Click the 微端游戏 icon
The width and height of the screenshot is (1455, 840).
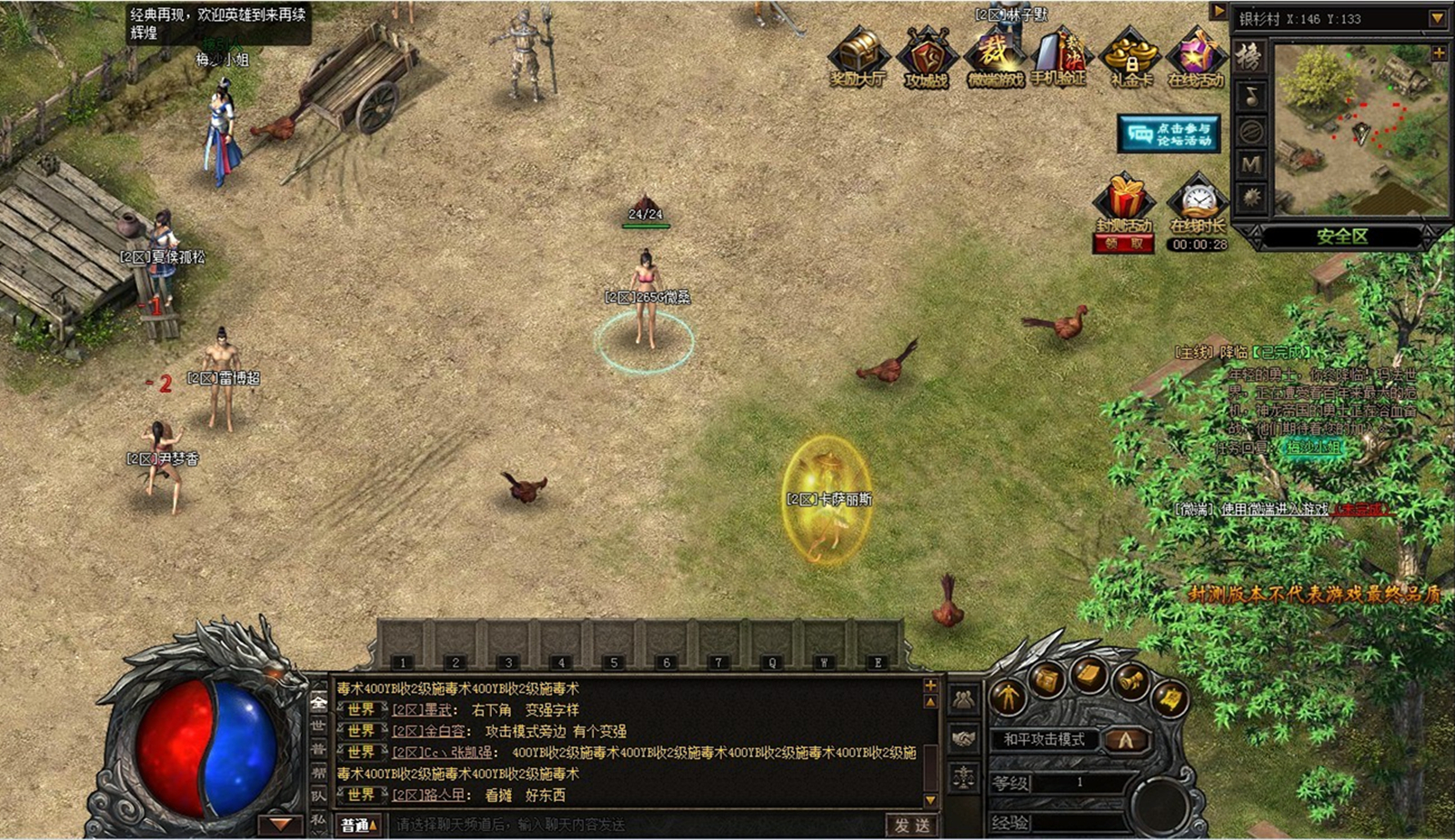coord(995,56)
